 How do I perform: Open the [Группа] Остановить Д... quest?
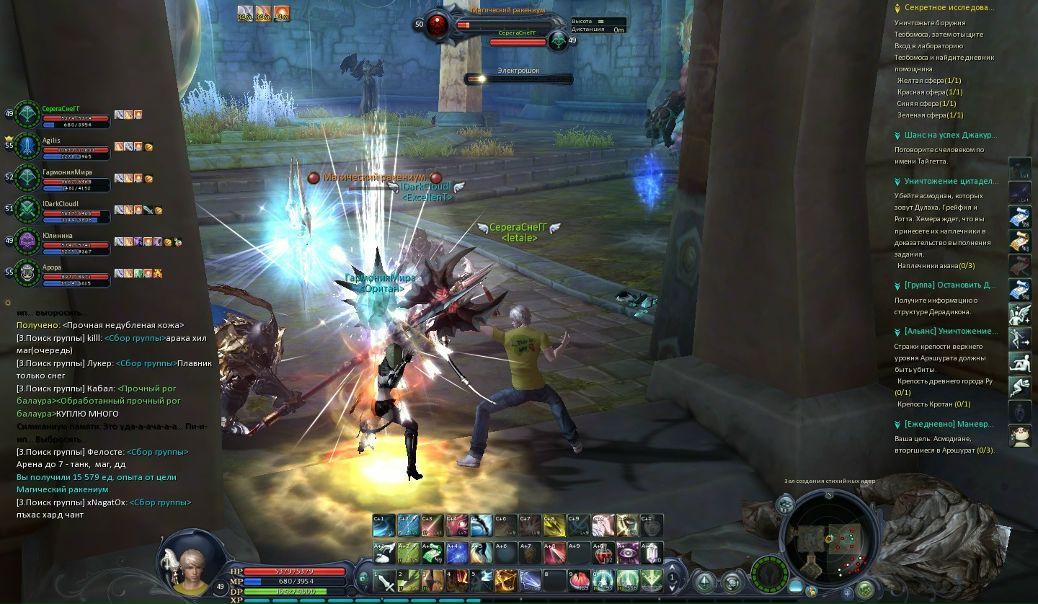(950, 285)
